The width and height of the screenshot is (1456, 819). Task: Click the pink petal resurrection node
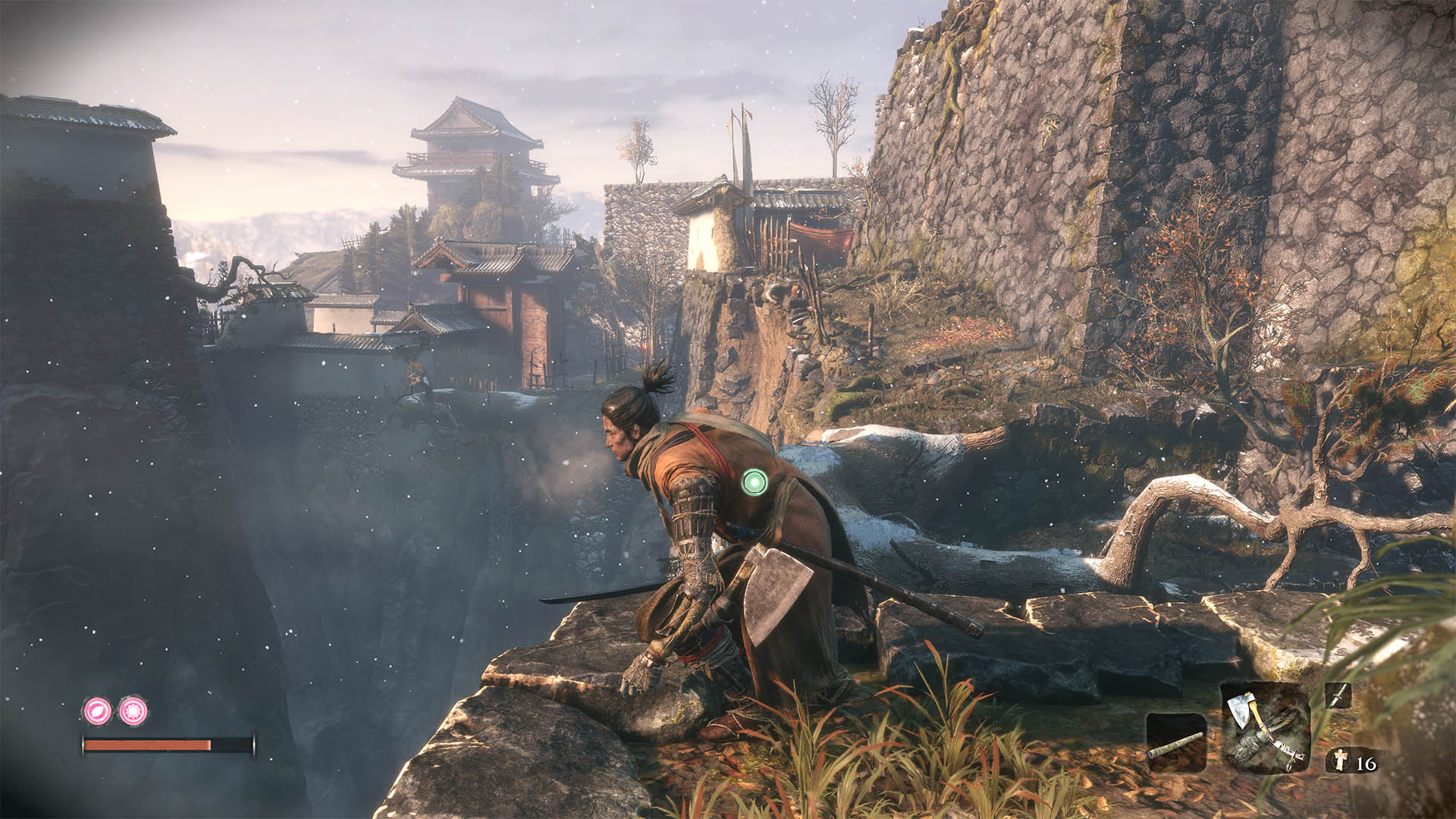point(98,711)
